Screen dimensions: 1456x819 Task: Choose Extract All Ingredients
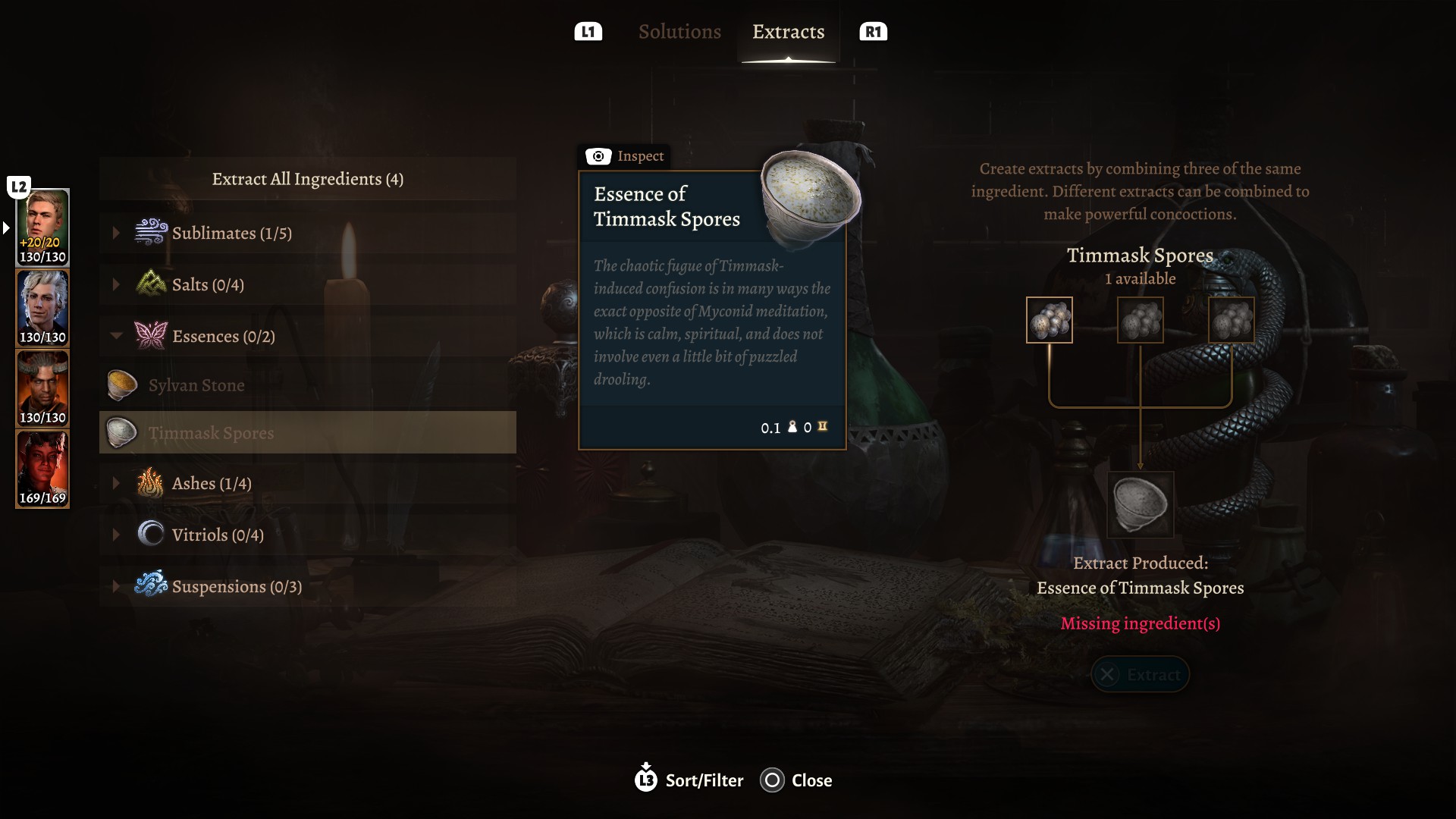point(307,179)
